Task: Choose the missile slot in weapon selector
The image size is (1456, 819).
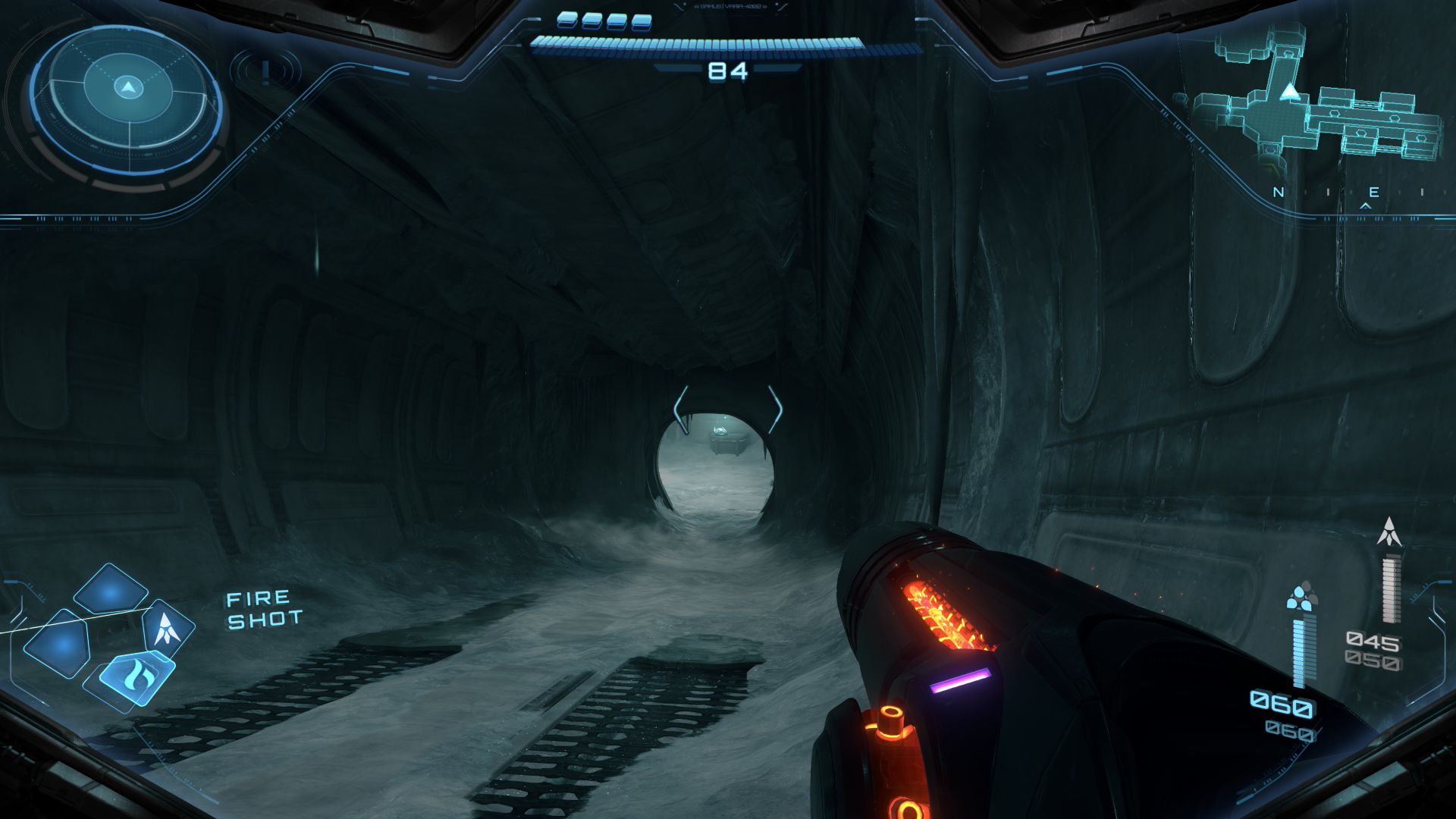Action: (x=166, y=629)
